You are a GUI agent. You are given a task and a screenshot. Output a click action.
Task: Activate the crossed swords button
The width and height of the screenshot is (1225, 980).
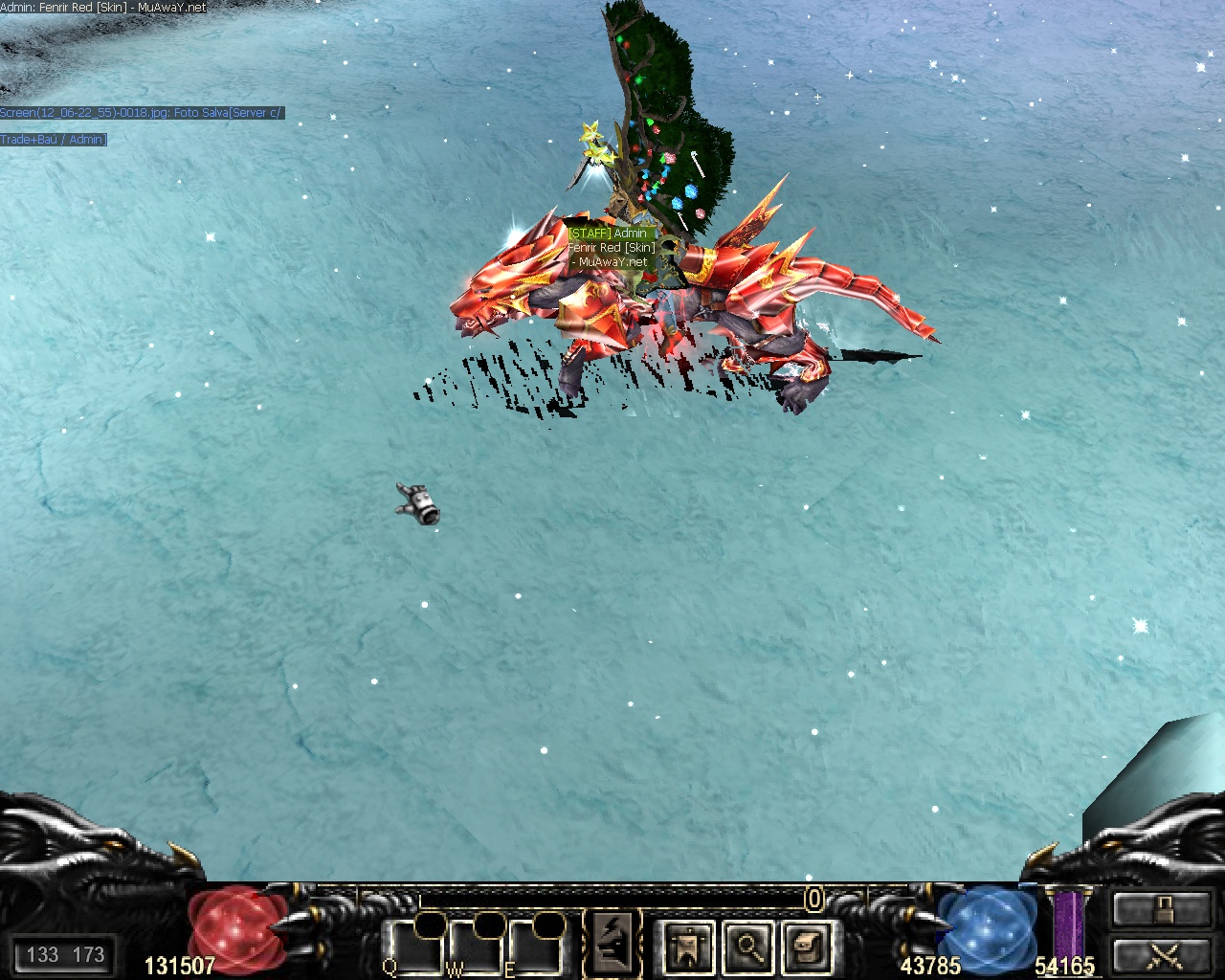tap(1162, 955)
